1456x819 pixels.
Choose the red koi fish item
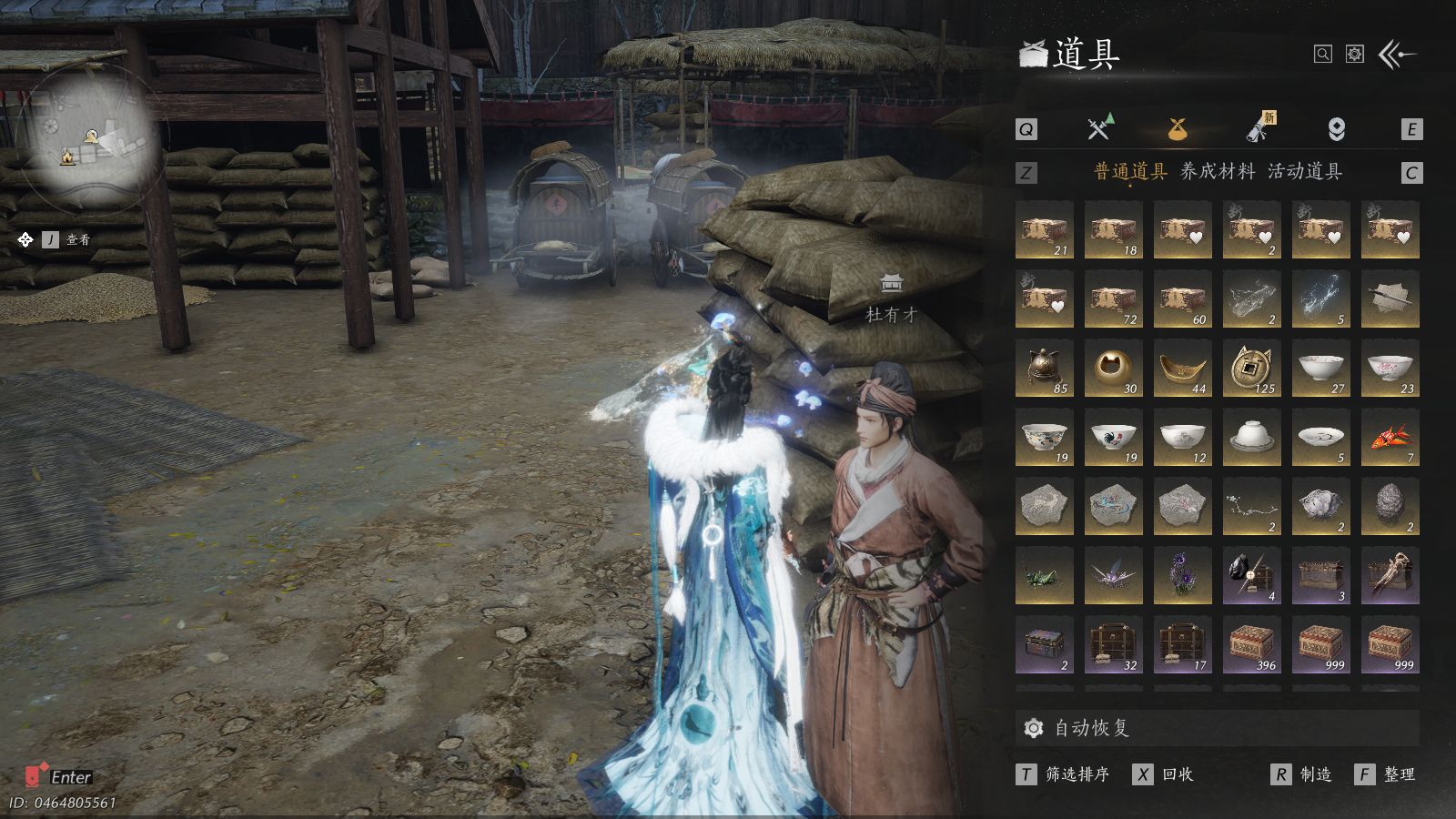click(1390, 438)
